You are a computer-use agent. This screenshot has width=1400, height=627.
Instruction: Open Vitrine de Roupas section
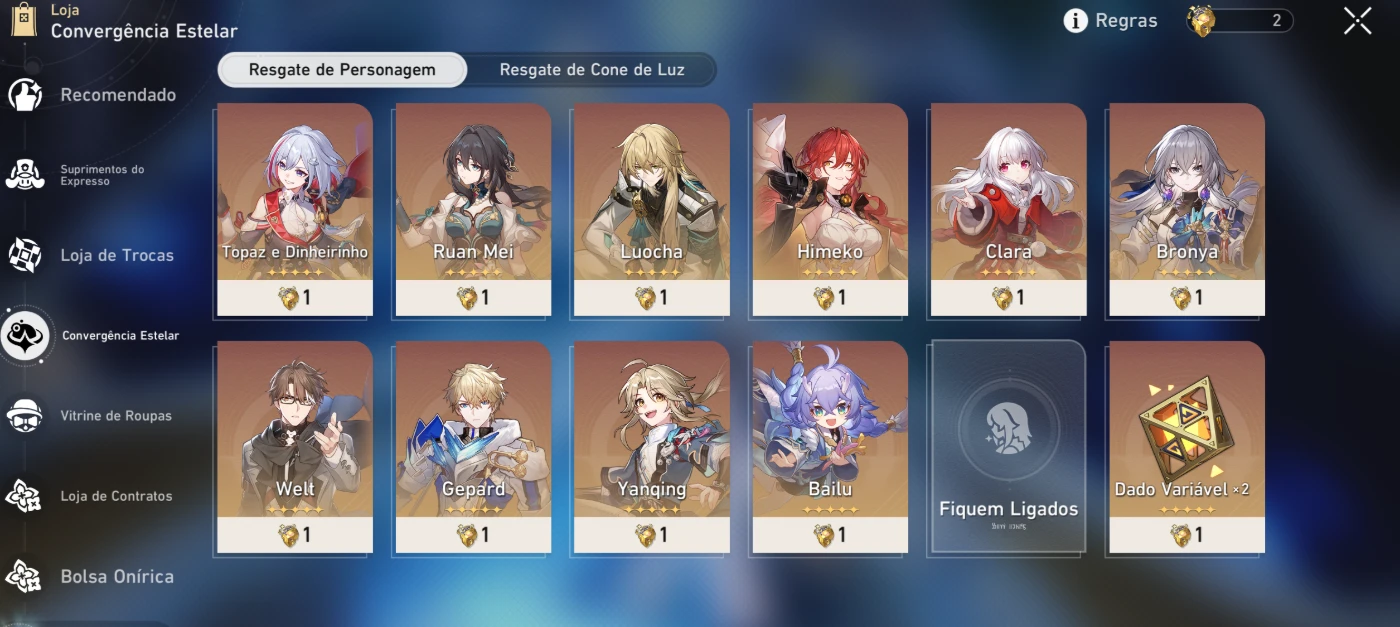[115, 416]
